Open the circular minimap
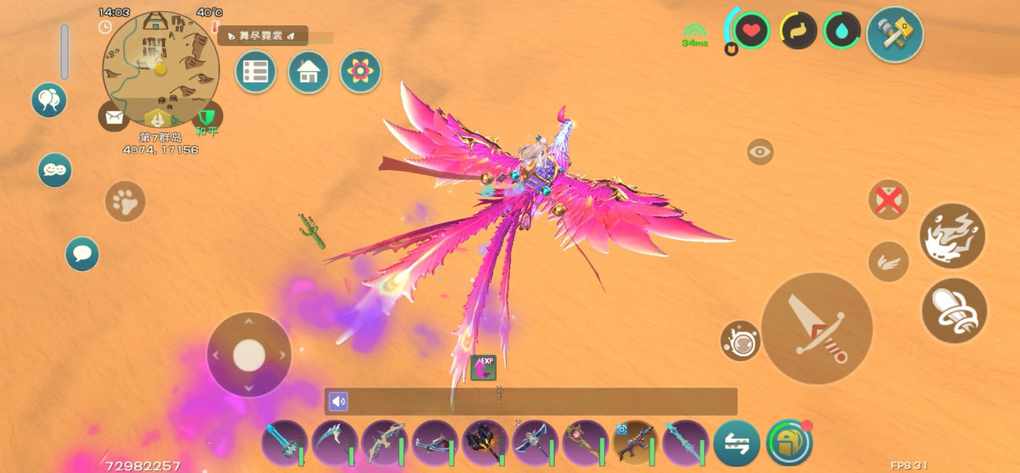 (x=160, y=68)
